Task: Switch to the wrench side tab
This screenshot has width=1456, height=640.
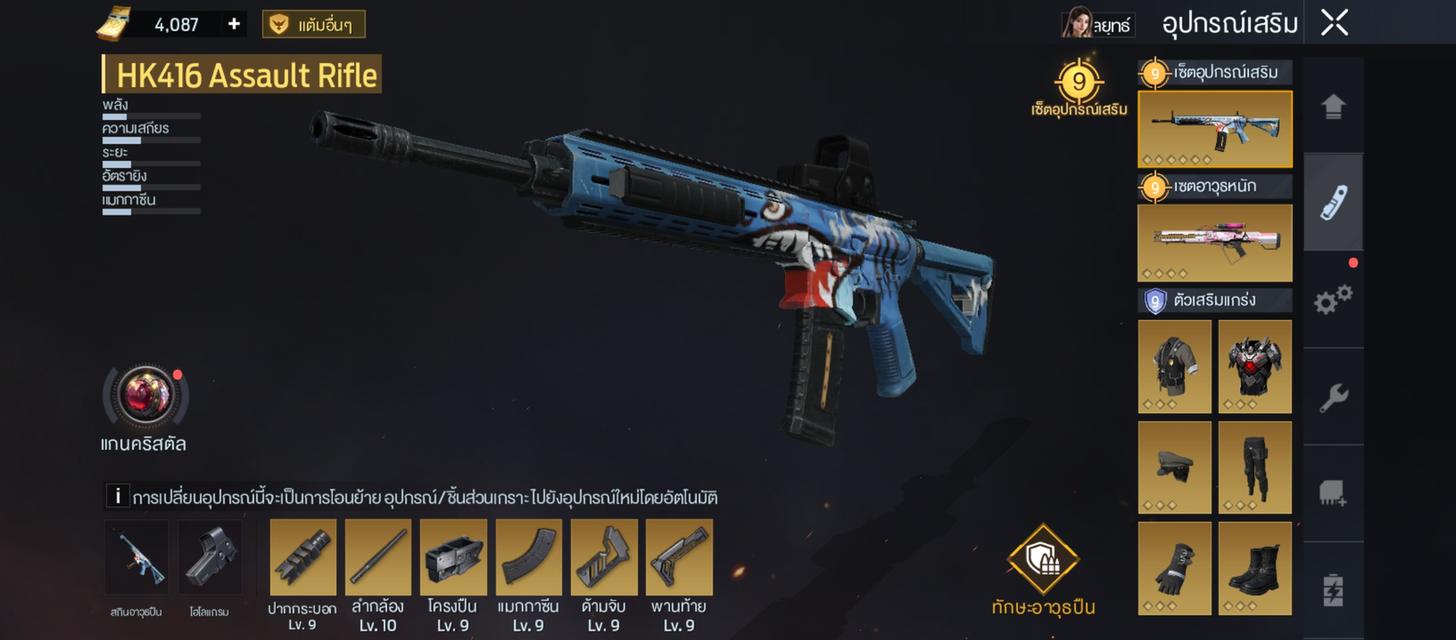Action: pyautogui.click(x=1333, y=397)
